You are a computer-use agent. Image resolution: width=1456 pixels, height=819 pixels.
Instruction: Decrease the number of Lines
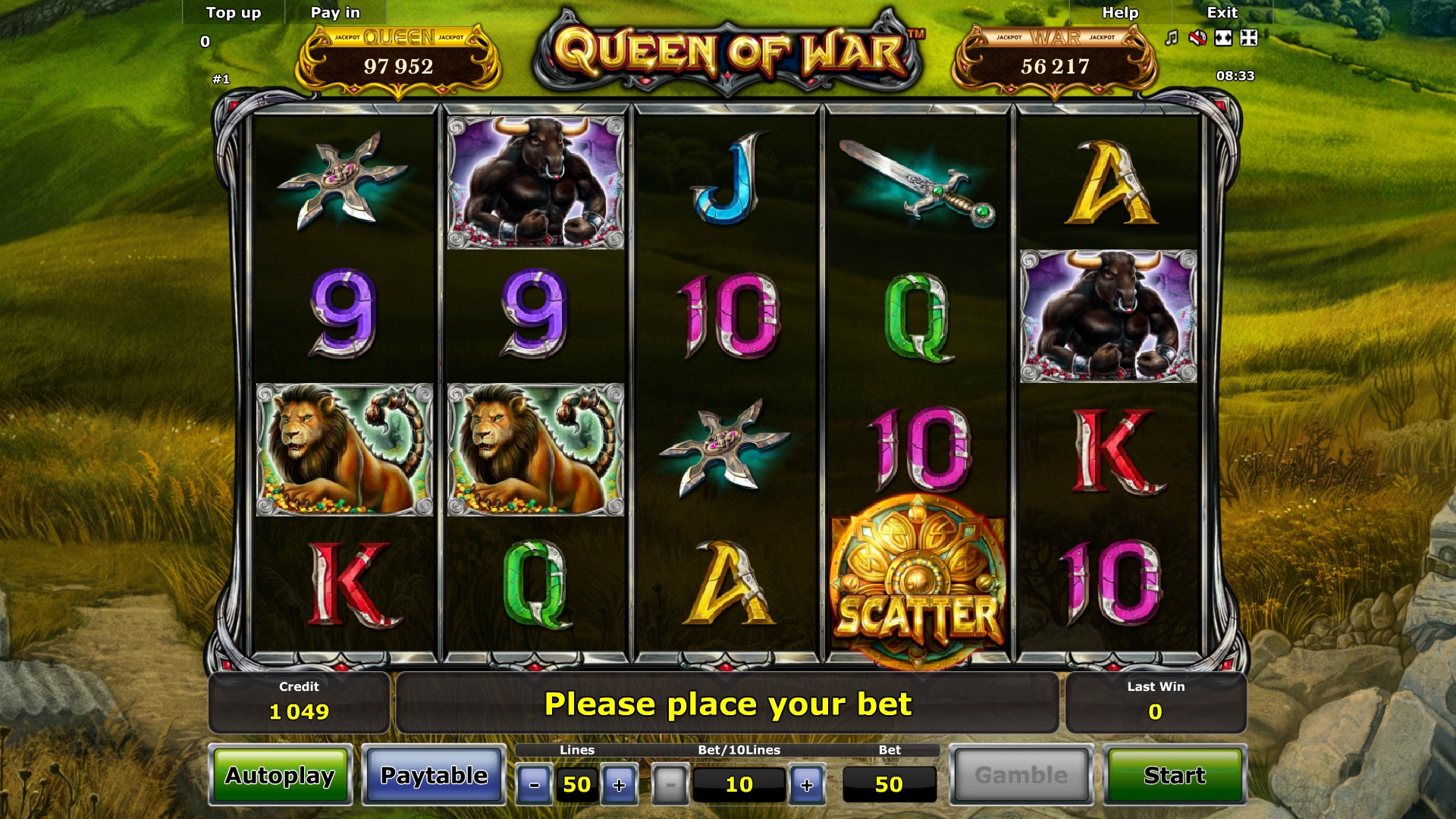[535, 785]
